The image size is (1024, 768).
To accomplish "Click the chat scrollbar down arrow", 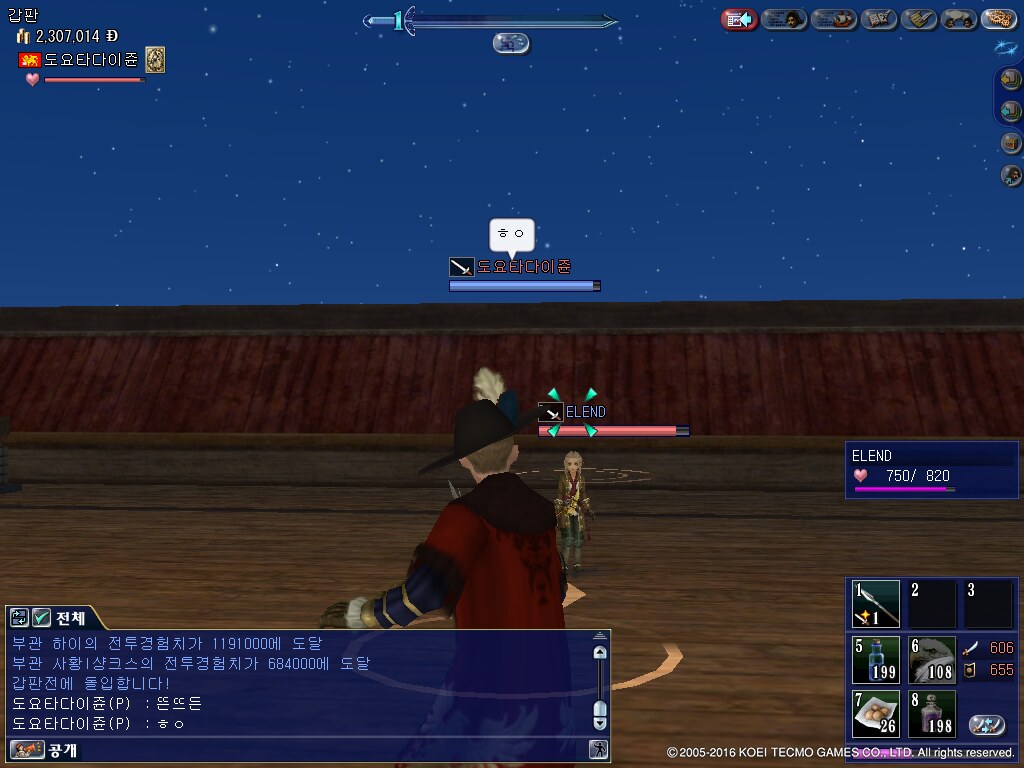I will click(x=600, y=721).
